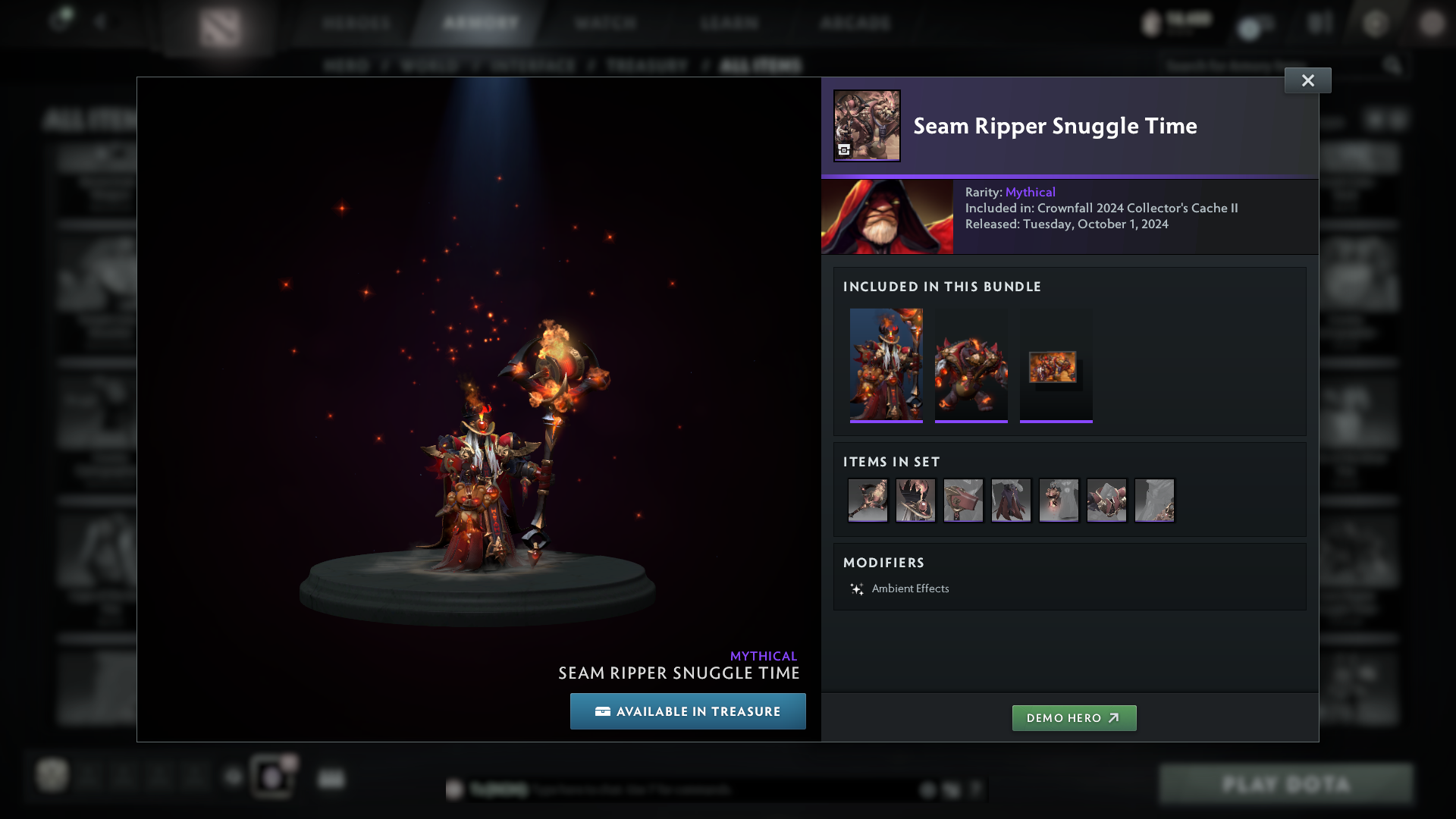This screenshot has width=1456, height=819.
Task: Click the Warlock hero portrait
Action: 887,217
